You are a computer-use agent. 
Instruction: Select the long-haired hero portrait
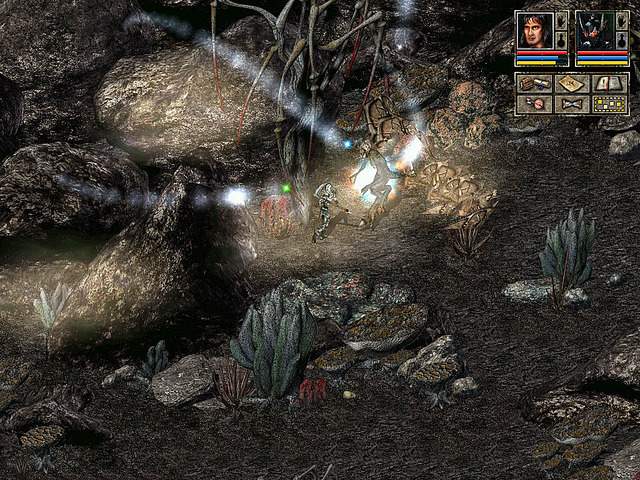[534, 31]
